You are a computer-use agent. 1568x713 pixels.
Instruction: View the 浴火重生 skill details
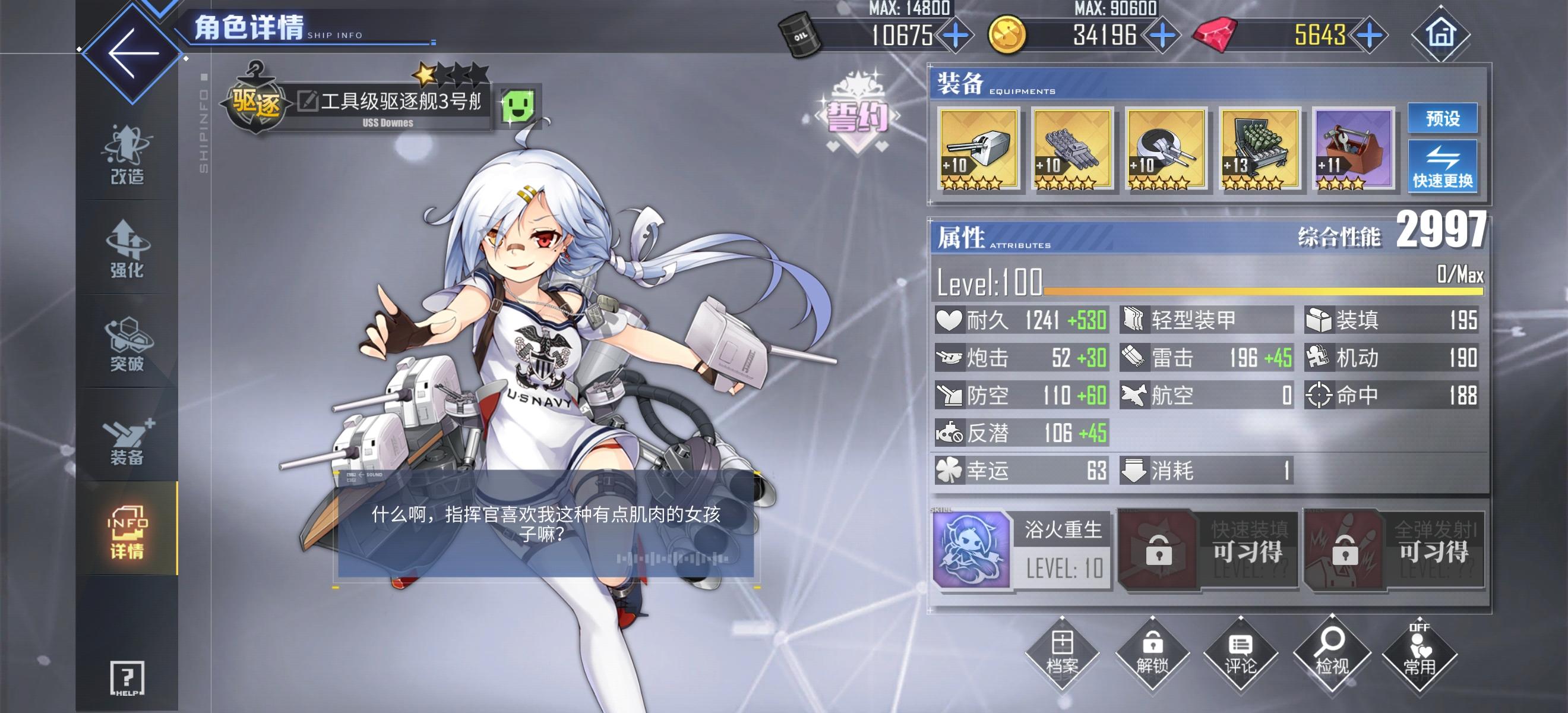coord(973,548)
